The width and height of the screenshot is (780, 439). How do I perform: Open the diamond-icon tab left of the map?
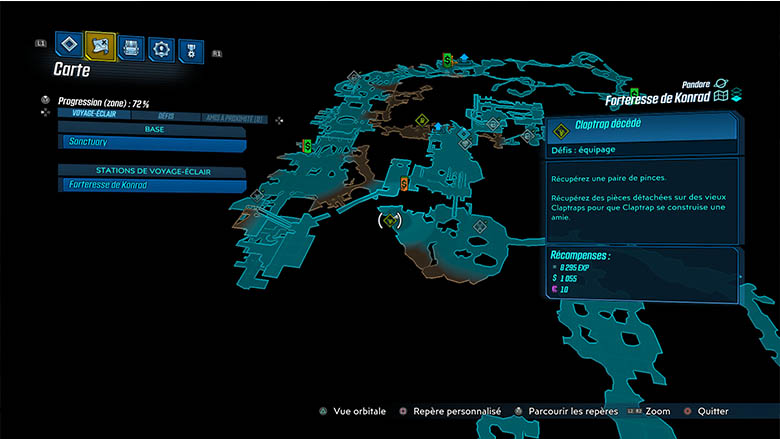coord(69,44)
